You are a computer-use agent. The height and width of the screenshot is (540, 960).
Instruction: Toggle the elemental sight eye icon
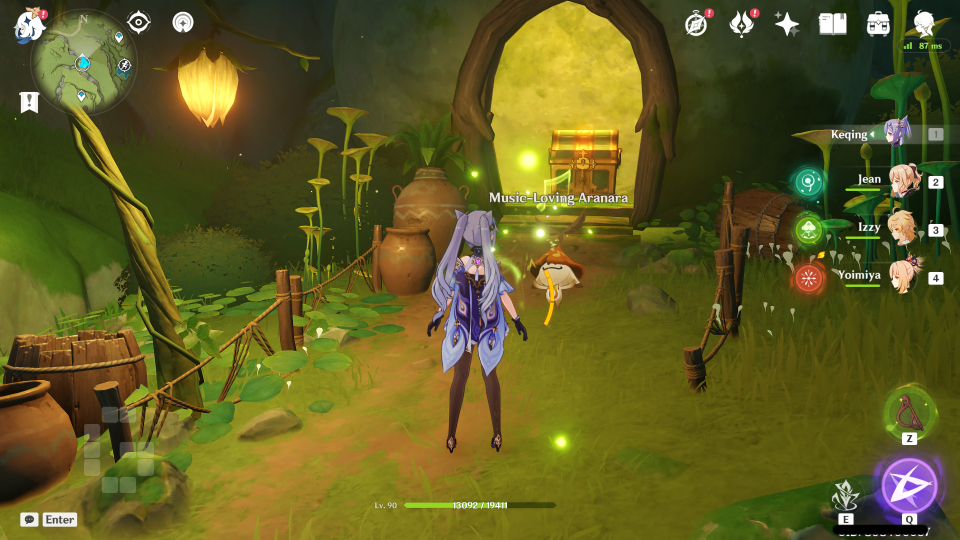(139, 22)
